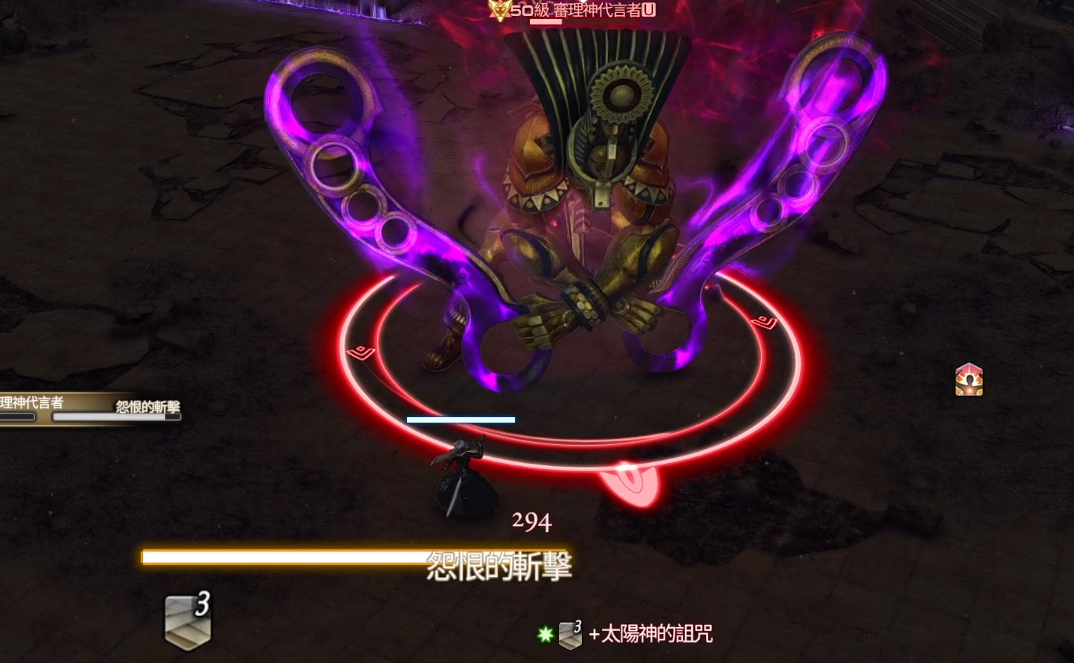Click the glowing figure status icon
Screen dimensions: 1074x663
point(968,379)
